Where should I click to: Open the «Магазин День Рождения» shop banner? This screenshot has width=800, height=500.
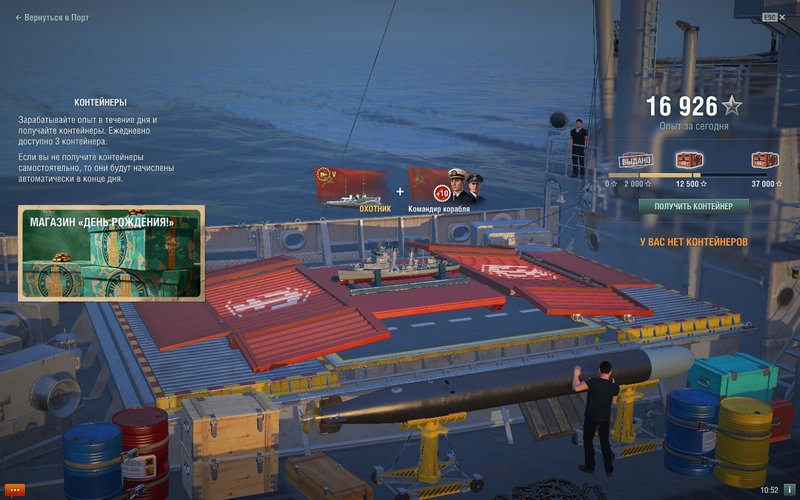pyautogui.click(x=111, y=253)
